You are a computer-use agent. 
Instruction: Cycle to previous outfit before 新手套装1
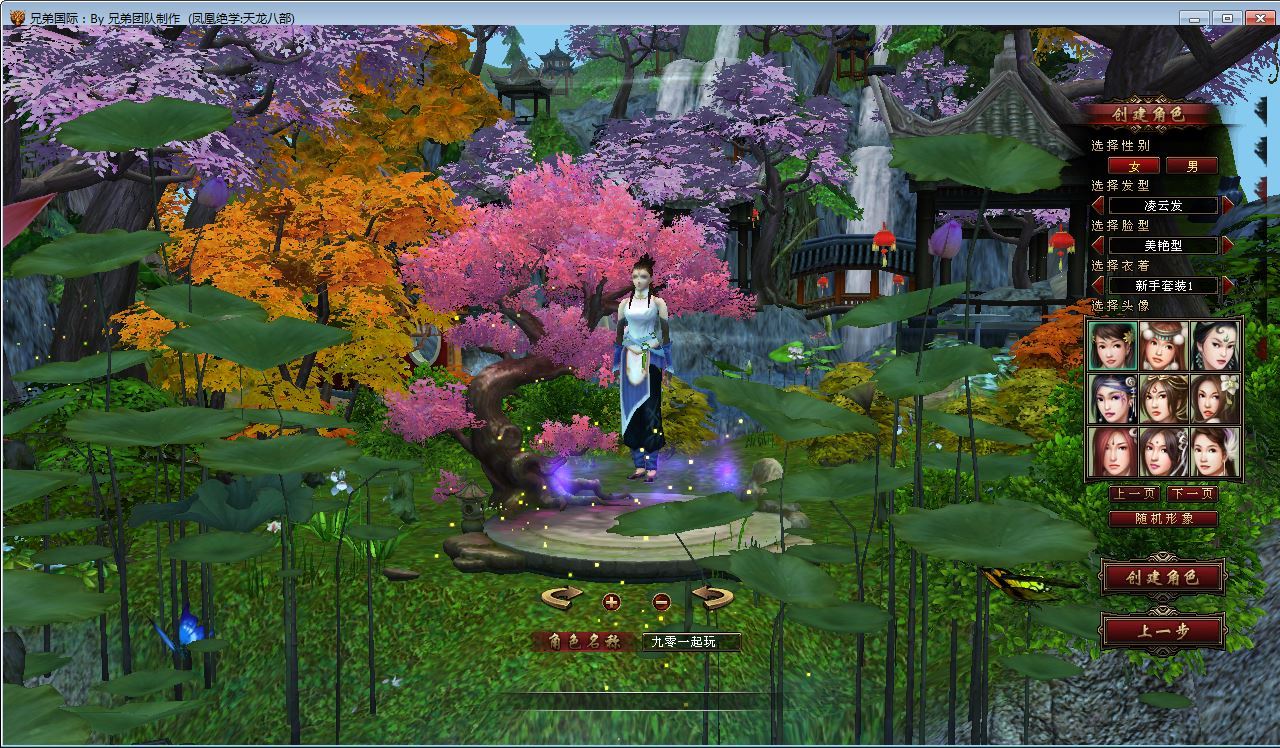pyautogui.click(x=1098, y=285)
